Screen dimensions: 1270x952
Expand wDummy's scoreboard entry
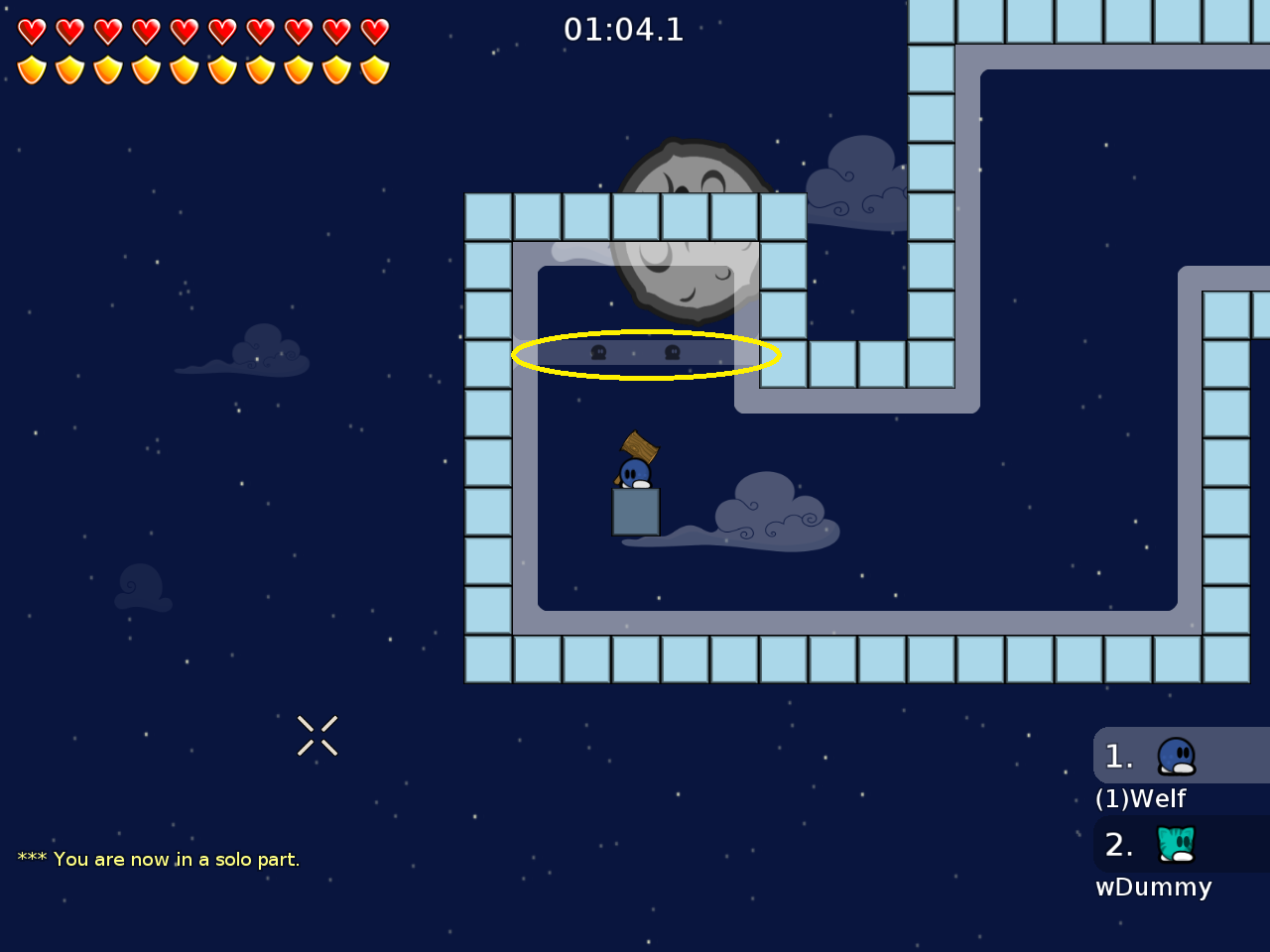pyautogui.click(x=1181, y=844)
